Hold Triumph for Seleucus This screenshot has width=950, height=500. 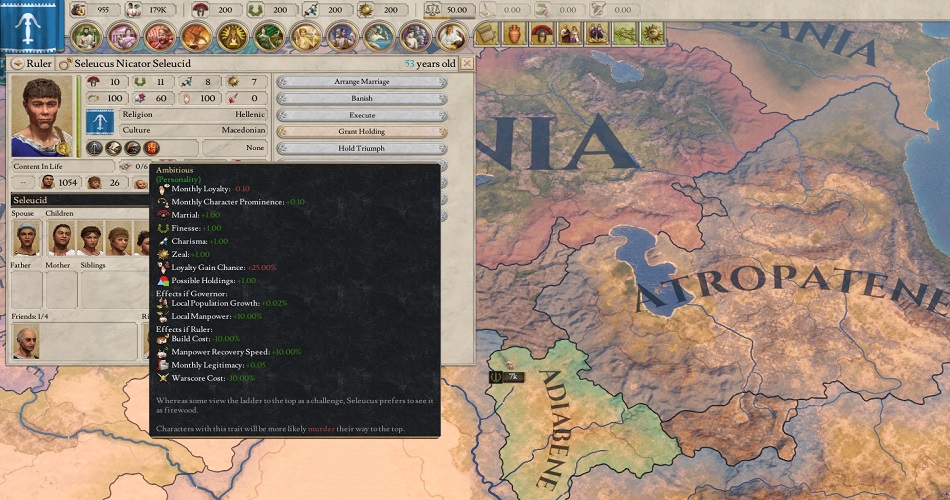361,148
